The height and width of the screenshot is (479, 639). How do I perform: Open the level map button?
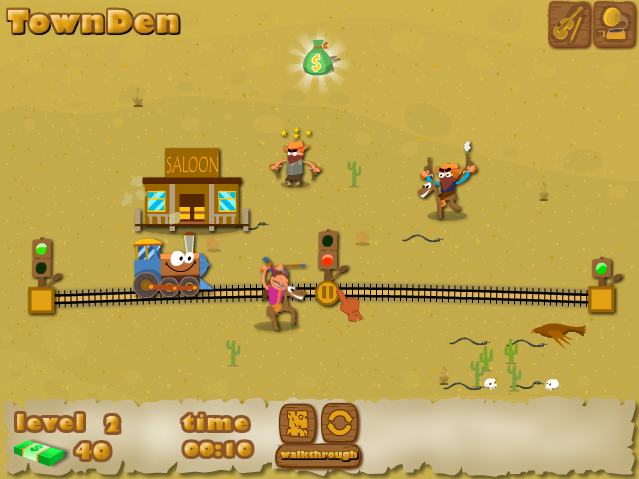(x=297, y=423)
